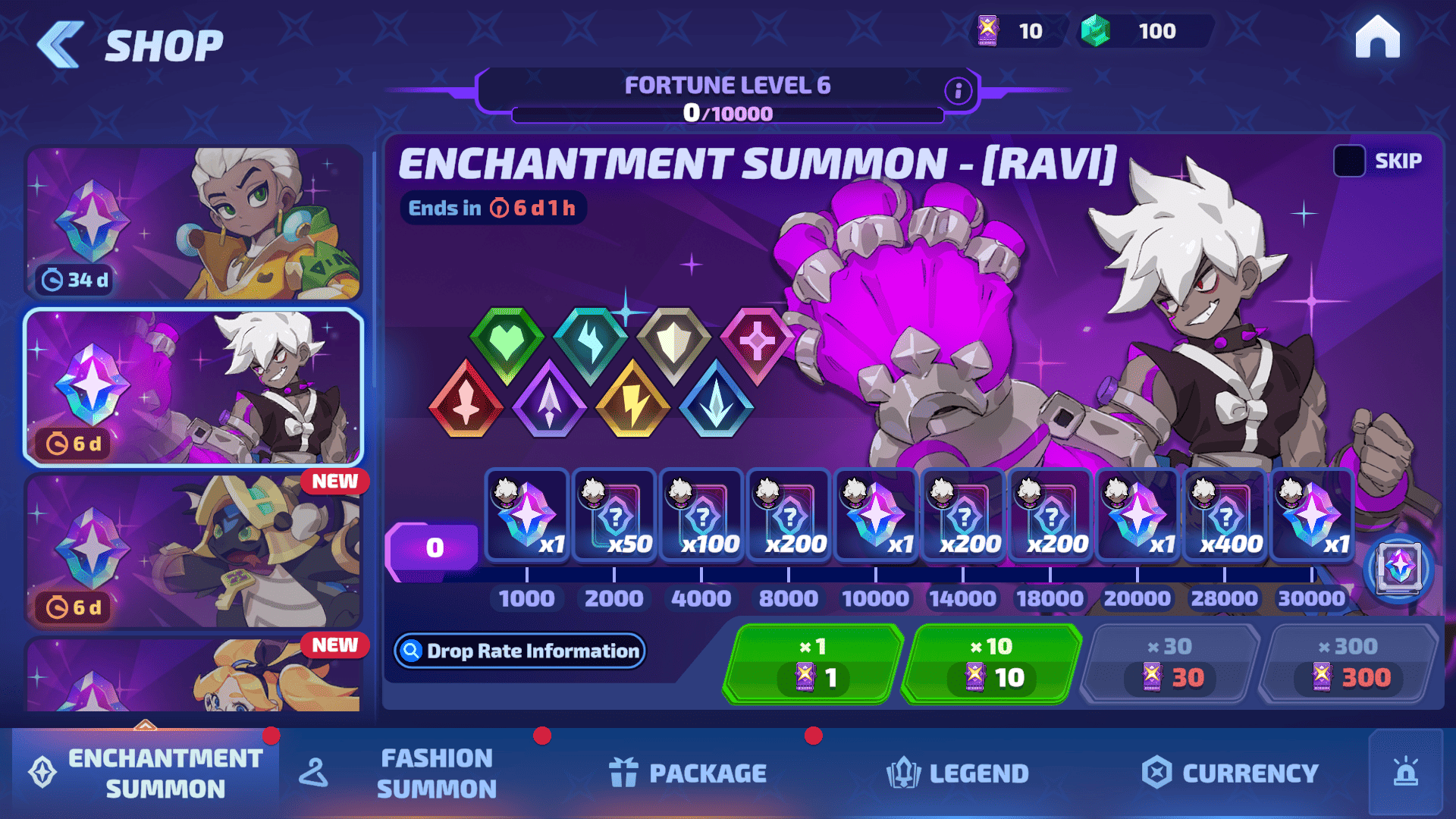Select the Ravi summon banner thumbnail
The image size is (1456, 819).
click(194, 387)
